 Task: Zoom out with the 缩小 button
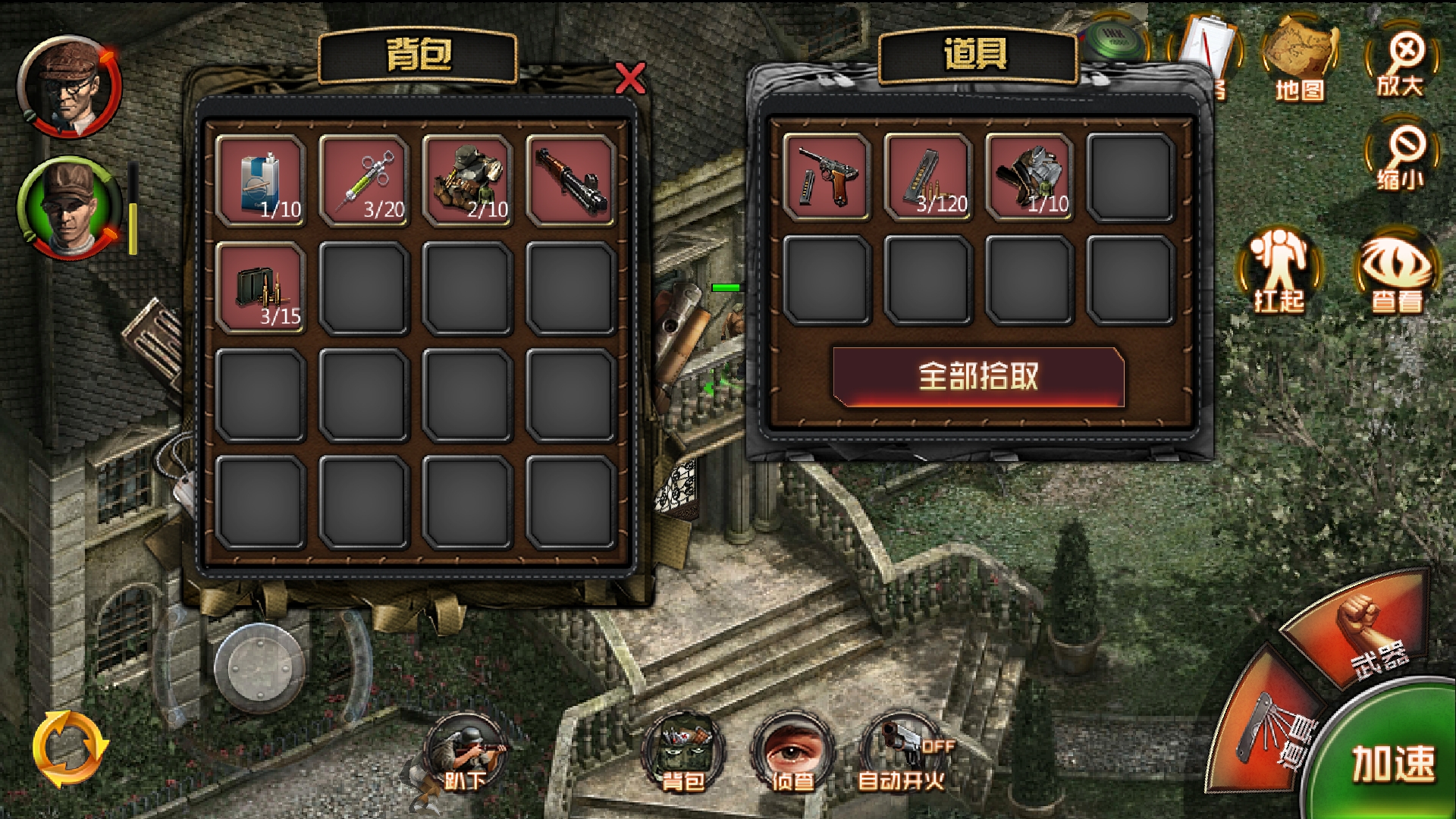(1401, 157)
